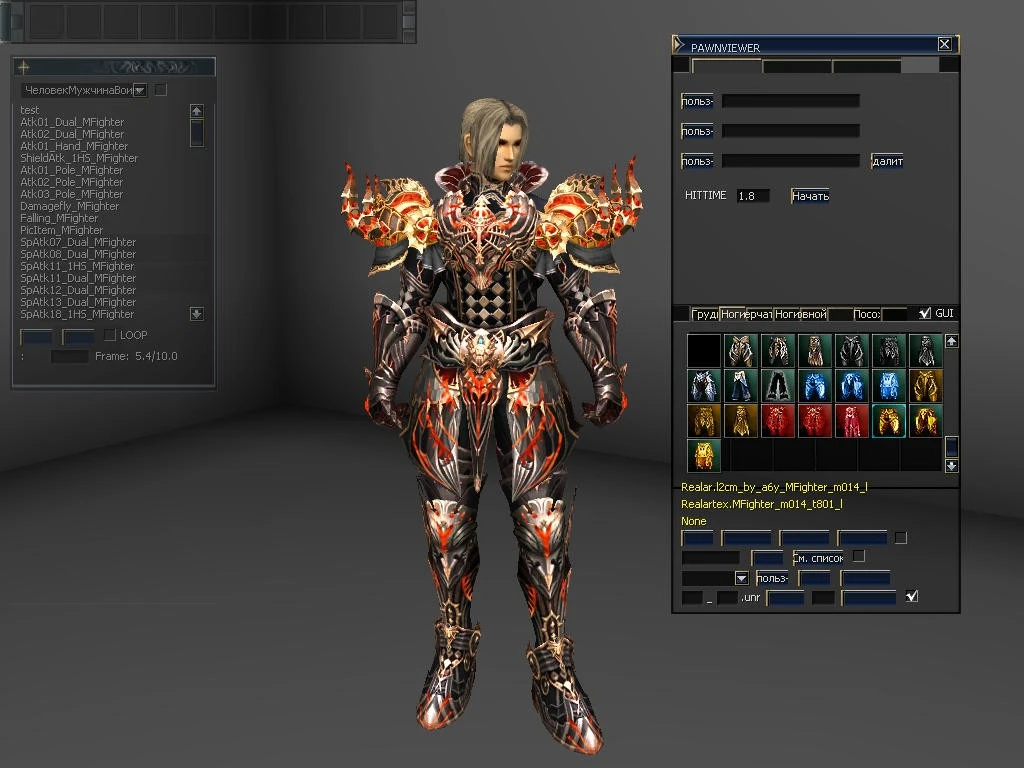Click the animation list's down arrow
The height and width of the screenshot is (768, 1024).
196,314
